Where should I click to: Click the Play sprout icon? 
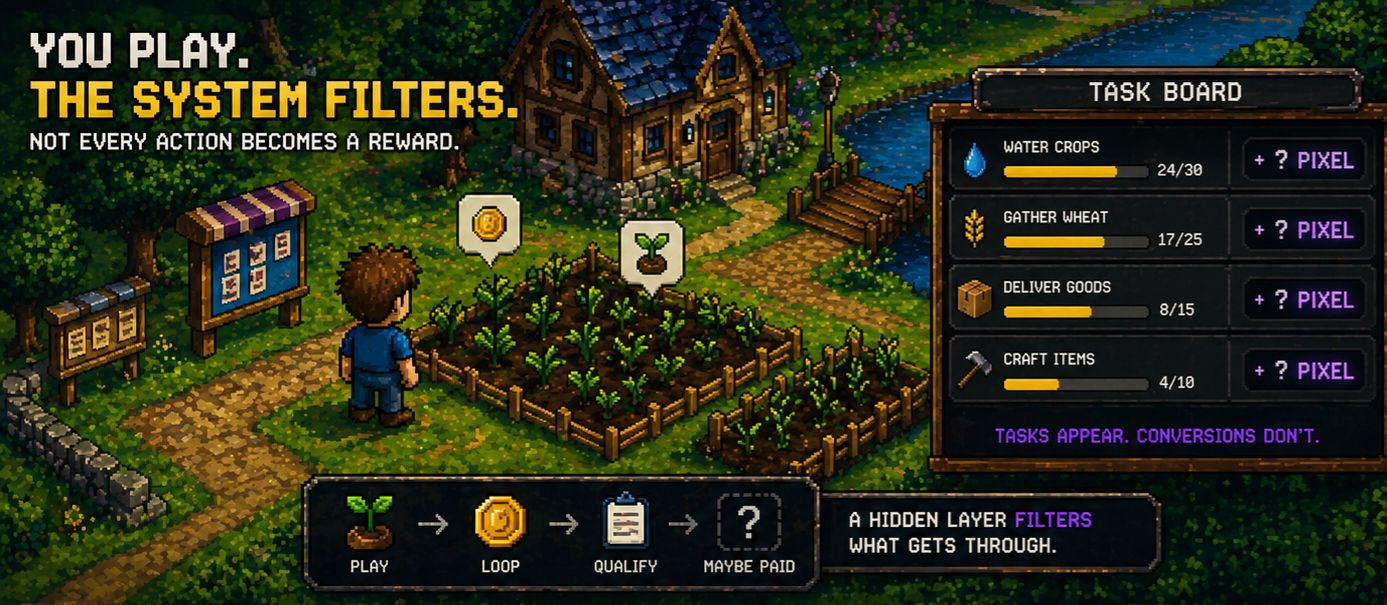pyautogui.click(x=369, y=522)
